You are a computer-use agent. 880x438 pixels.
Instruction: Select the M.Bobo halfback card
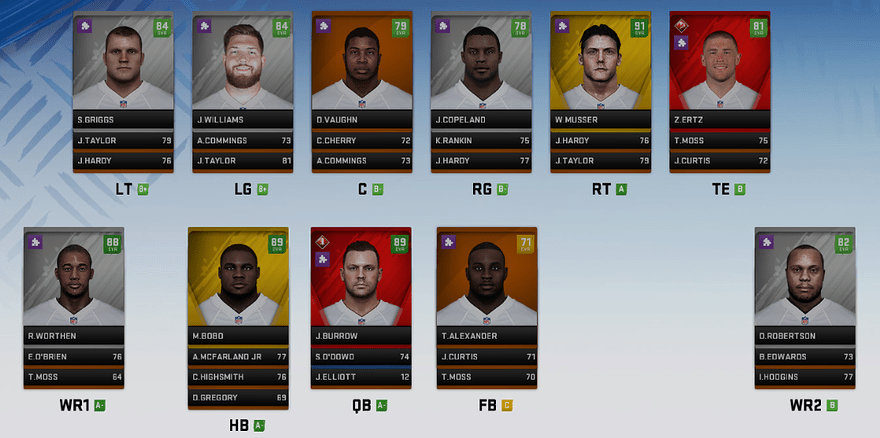(x=238, y=285)
